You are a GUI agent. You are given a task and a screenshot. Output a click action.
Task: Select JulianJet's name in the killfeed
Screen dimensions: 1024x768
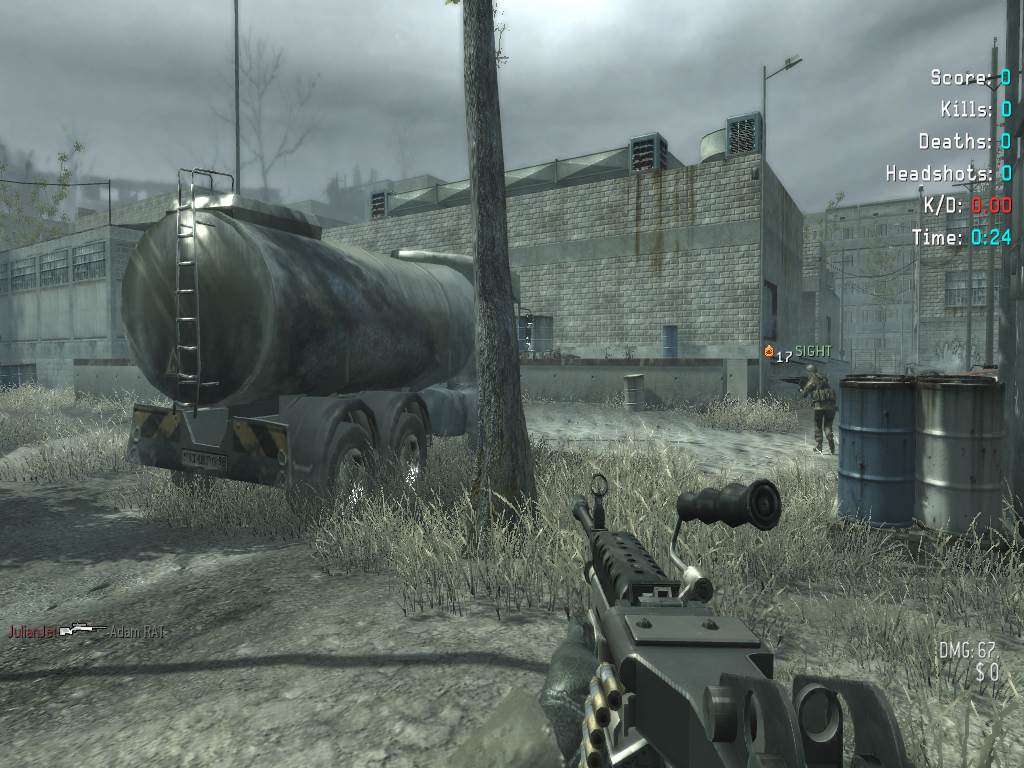[33, 632]
